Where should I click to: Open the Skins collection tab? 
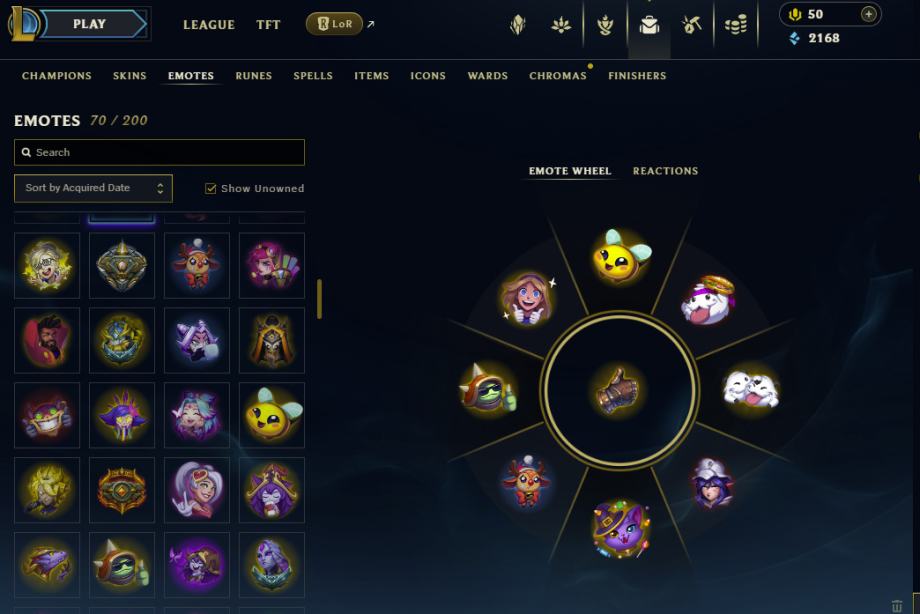pyautogui.click(x=130, y=76)
